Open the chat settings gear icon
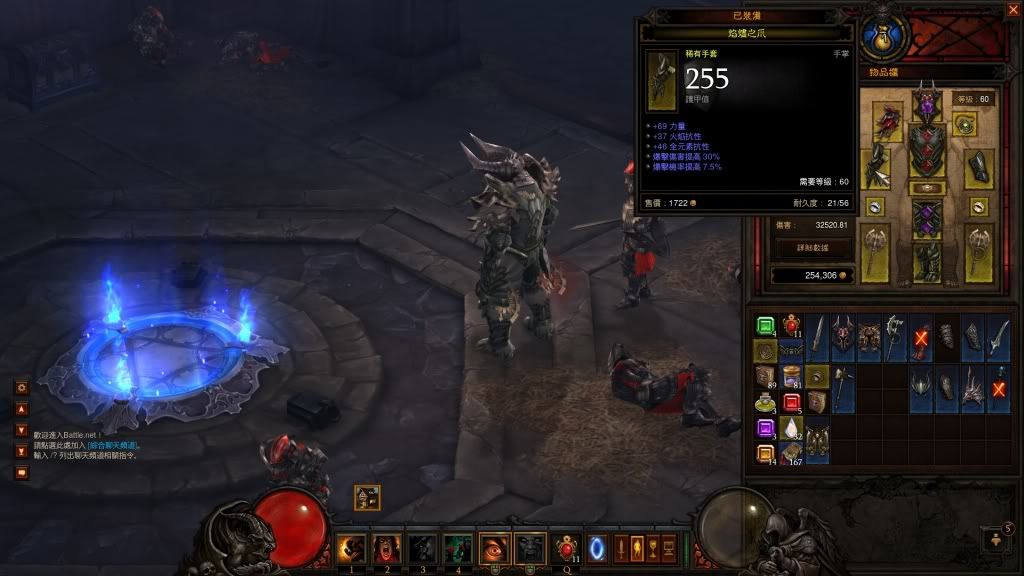This screenshot has width=1024, height=576. click(x=21, y=387)
